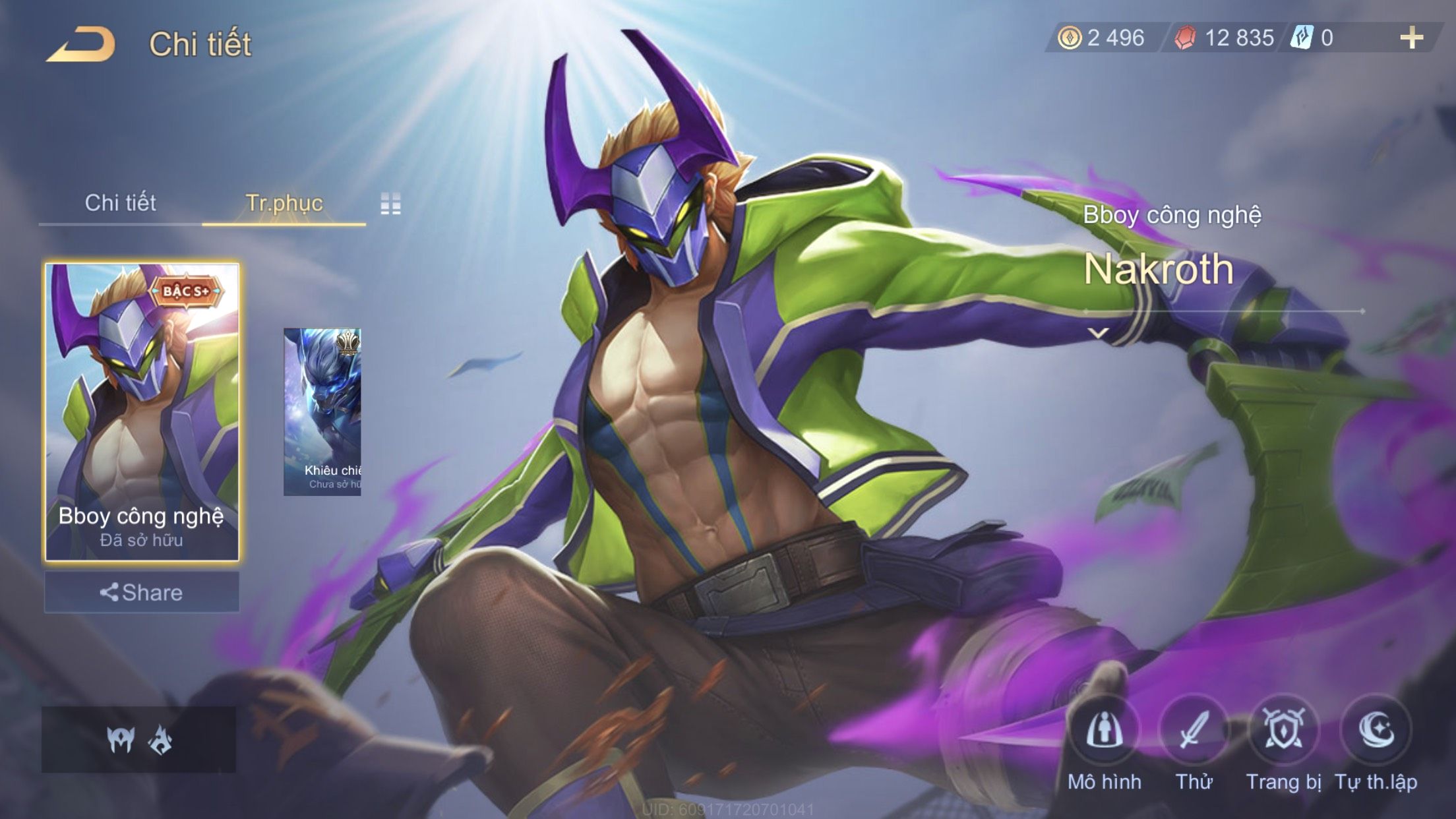Screen dimensions: 1456x819
Task: Toggle the skin grid view icon
Action: 390,204
